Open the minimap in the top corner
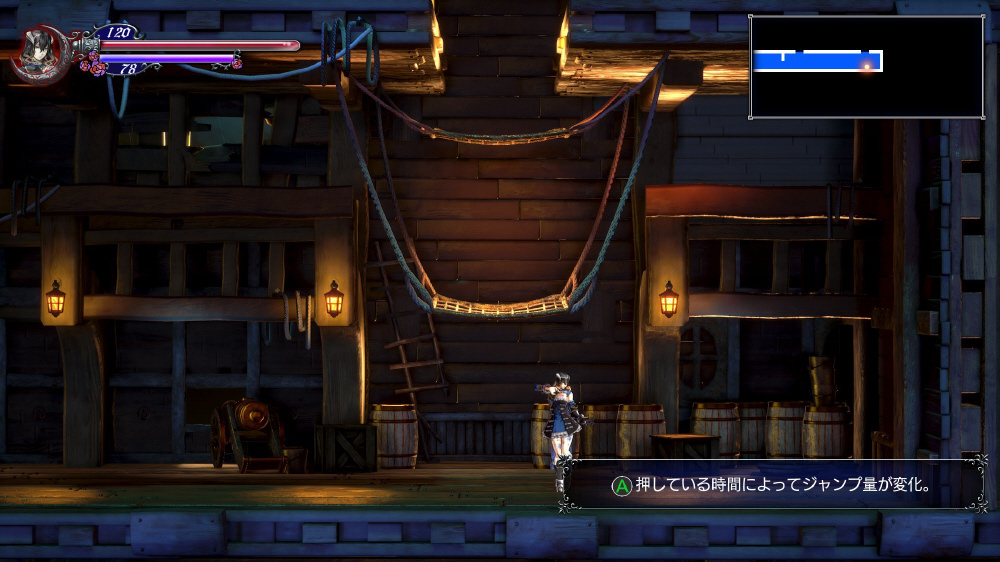 coord(866,67)
